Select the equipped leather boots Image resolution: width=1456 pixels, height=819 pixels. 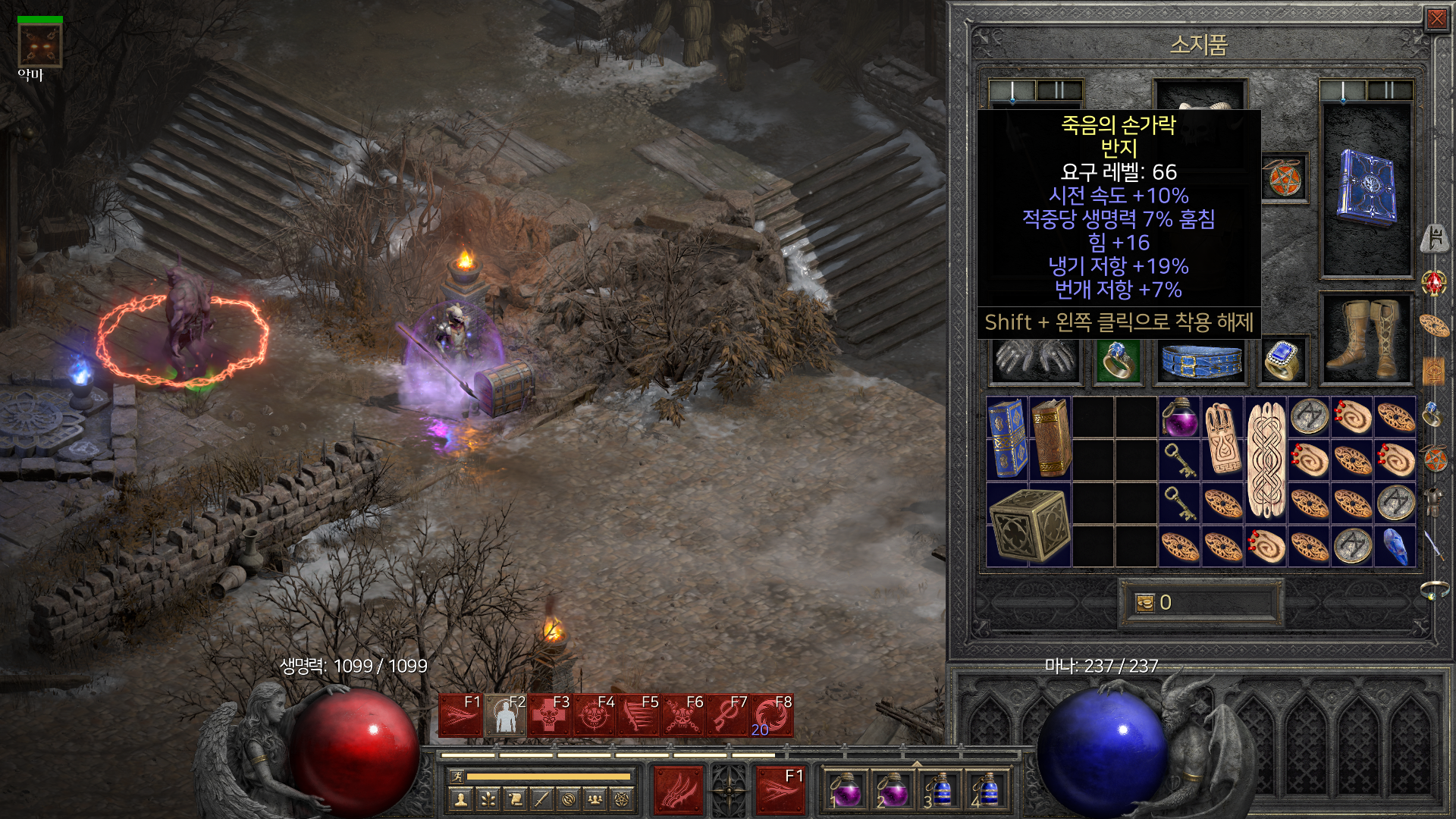click(1367, 340)
